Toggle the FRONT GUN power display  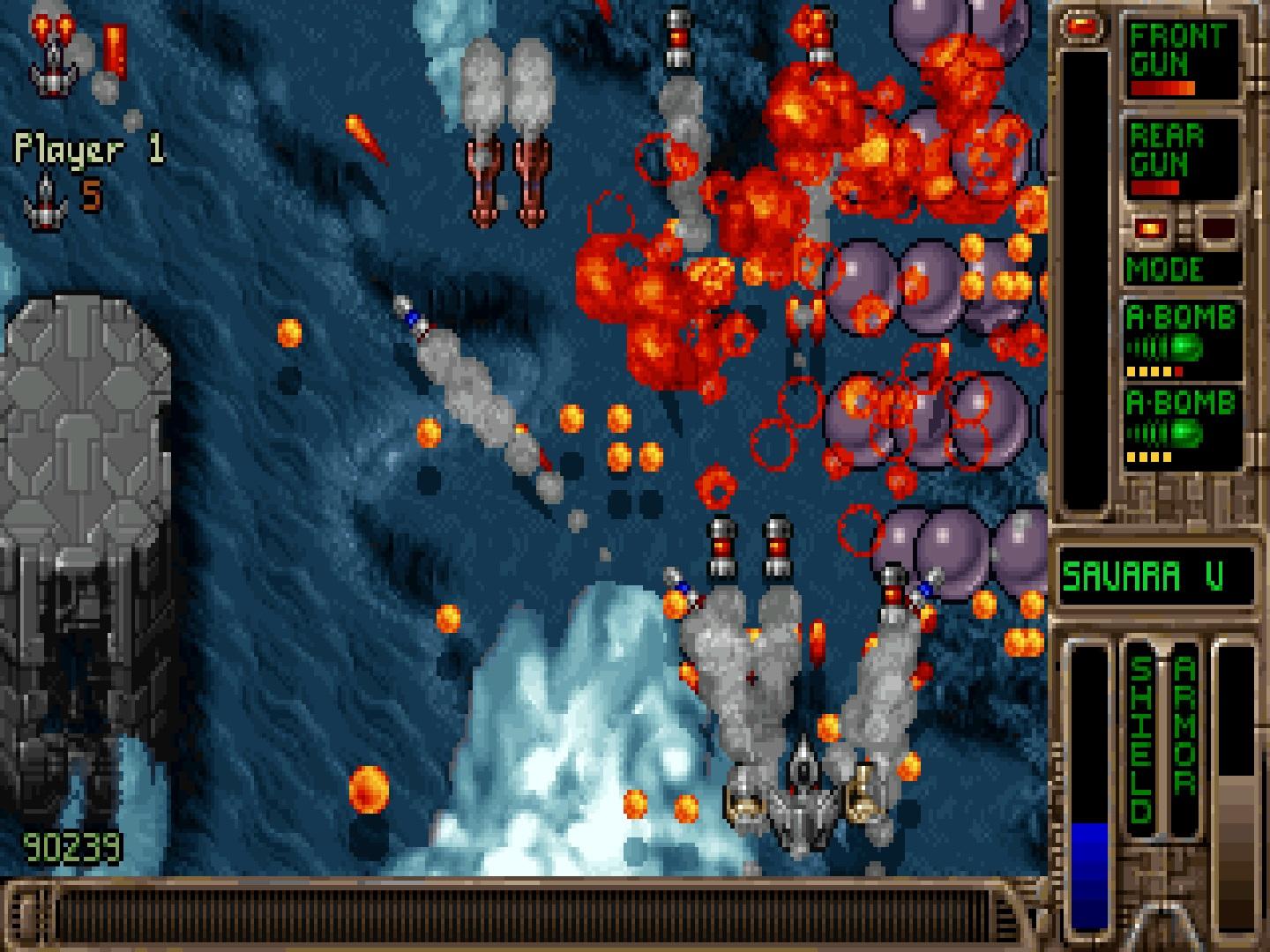coord(1162,88)
